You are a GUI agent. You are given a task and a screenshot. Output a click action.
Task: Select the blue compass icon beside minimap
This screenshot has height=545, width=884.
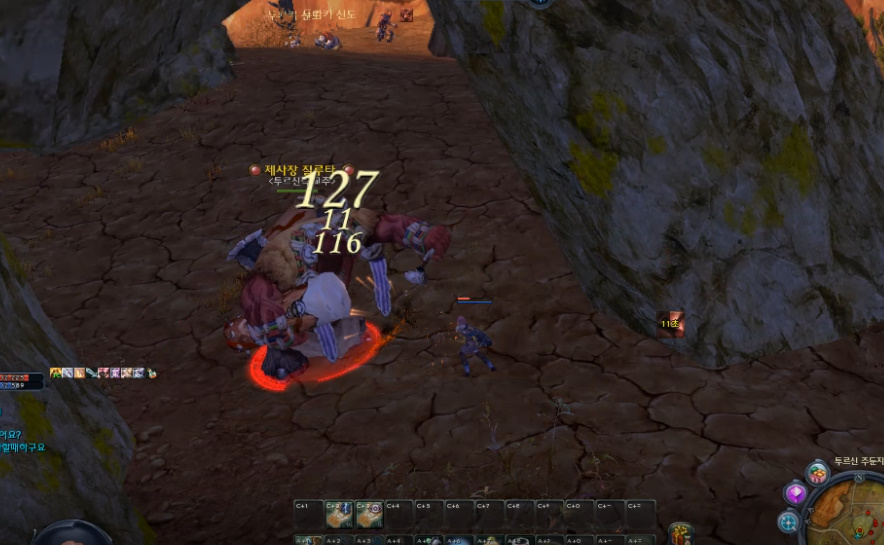[789, 521]
